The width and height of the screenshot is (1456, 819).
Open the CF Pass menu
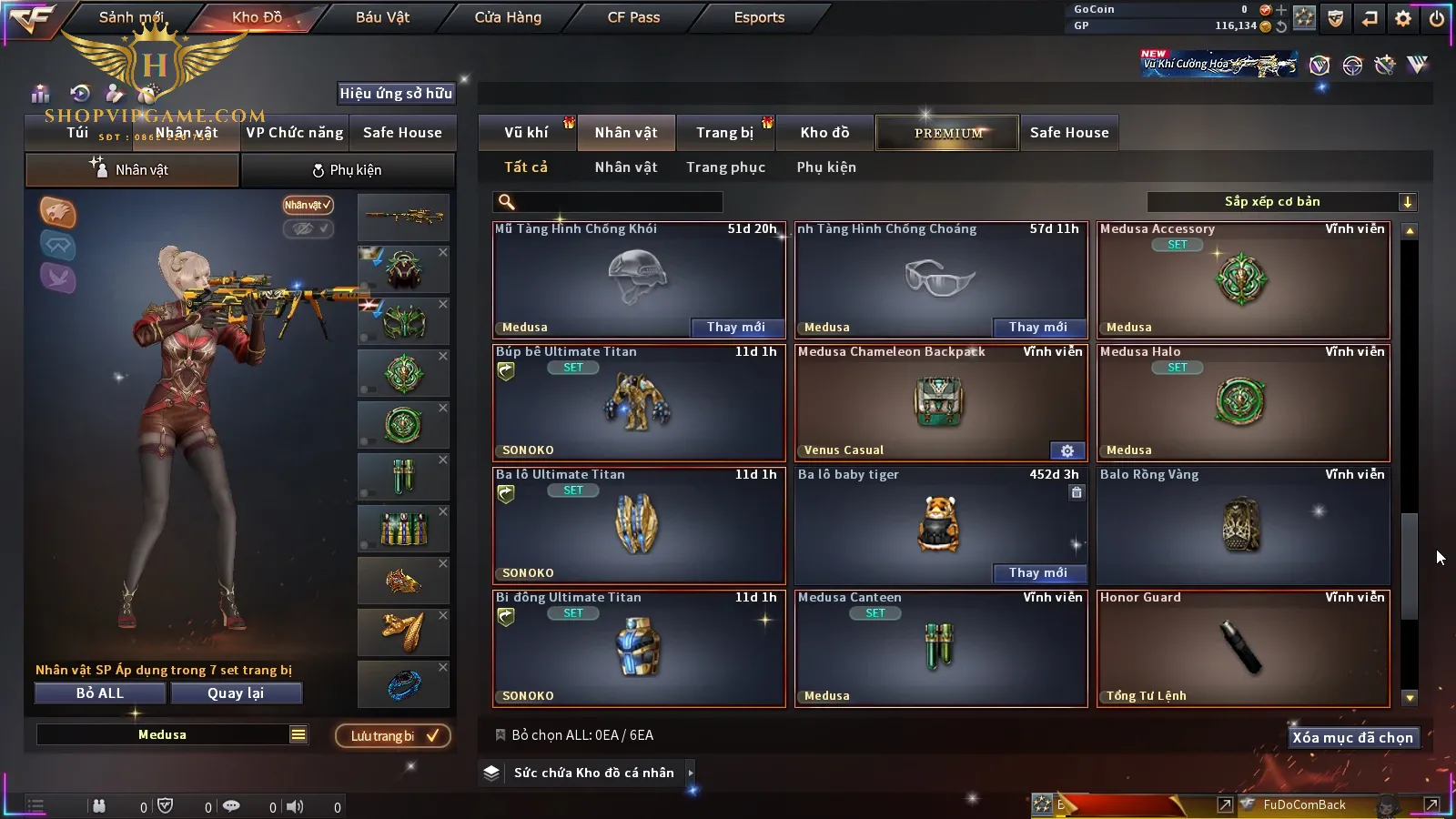(633, 17)
